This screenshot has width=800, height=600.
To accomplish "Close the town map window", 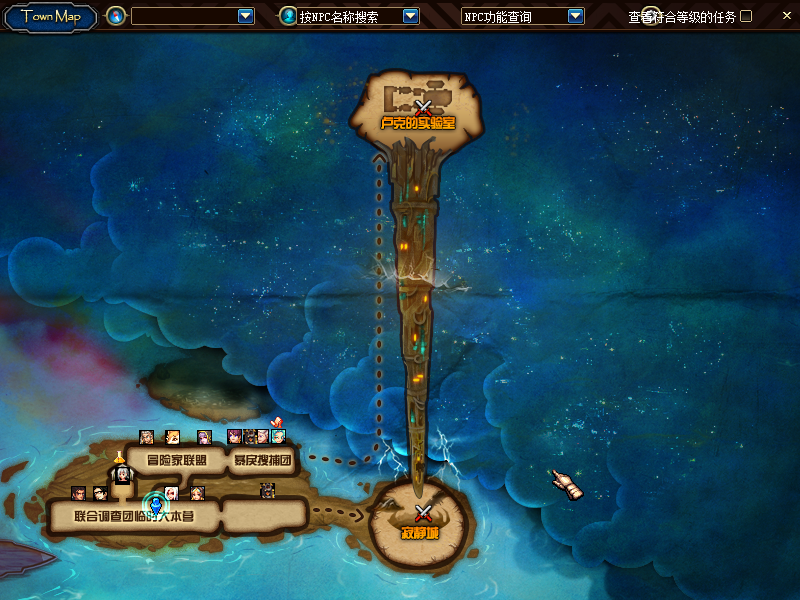I will [x=784, y=16].
